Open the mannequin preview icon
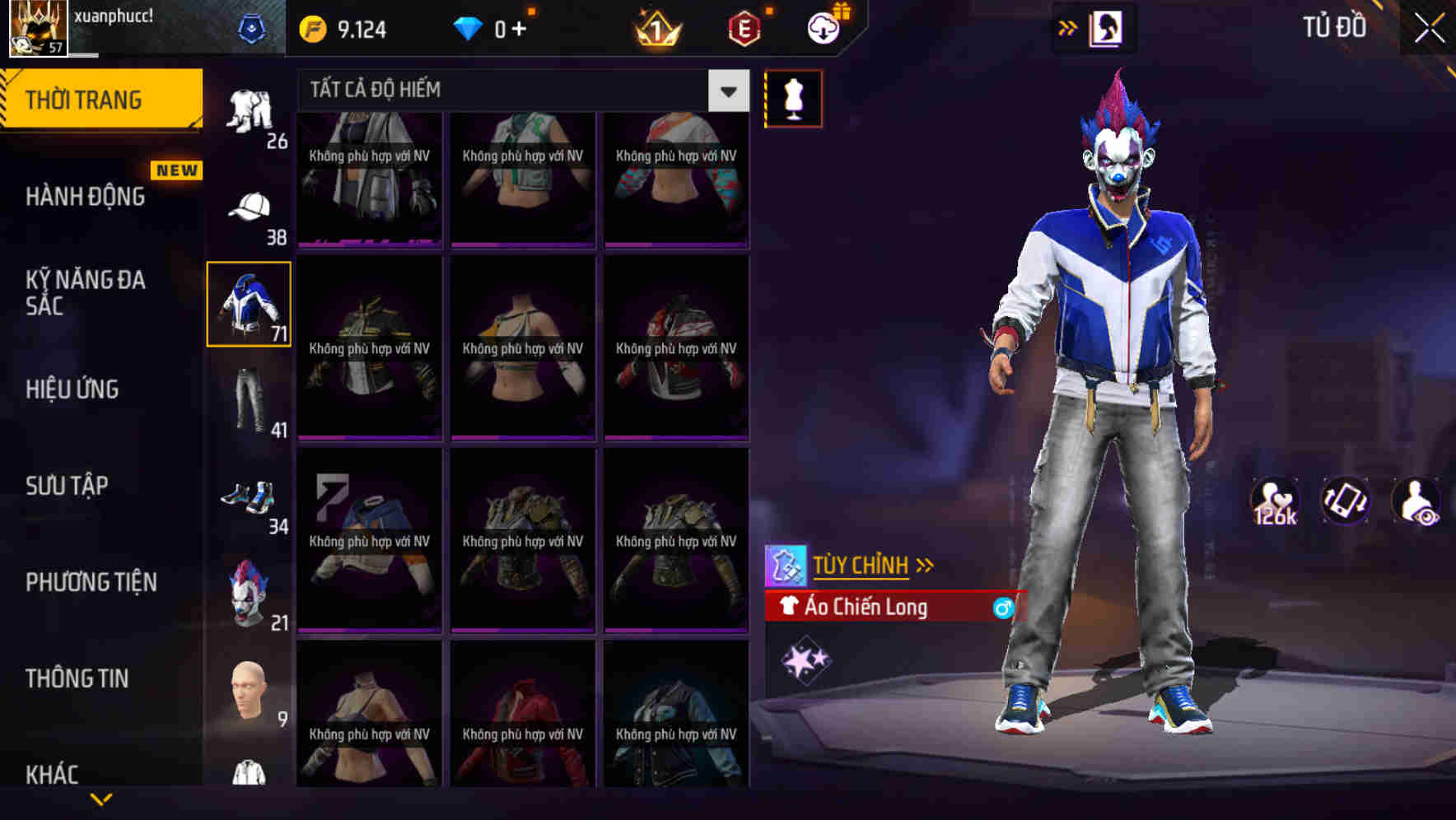The height and width of the screenshot is (820, 1456). [x=793, y=98]
